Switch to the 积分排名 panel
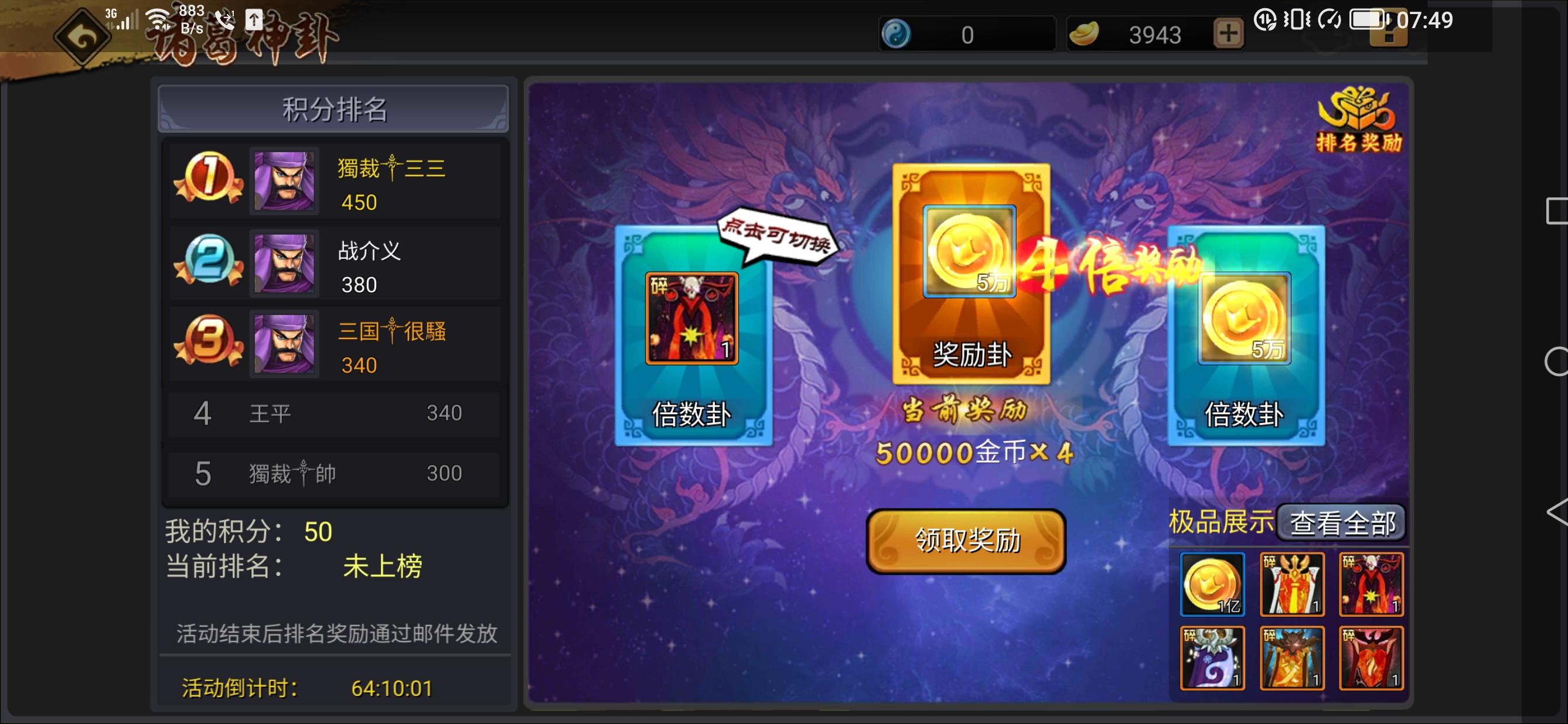The image size is (1568, 724). (333, 108)
